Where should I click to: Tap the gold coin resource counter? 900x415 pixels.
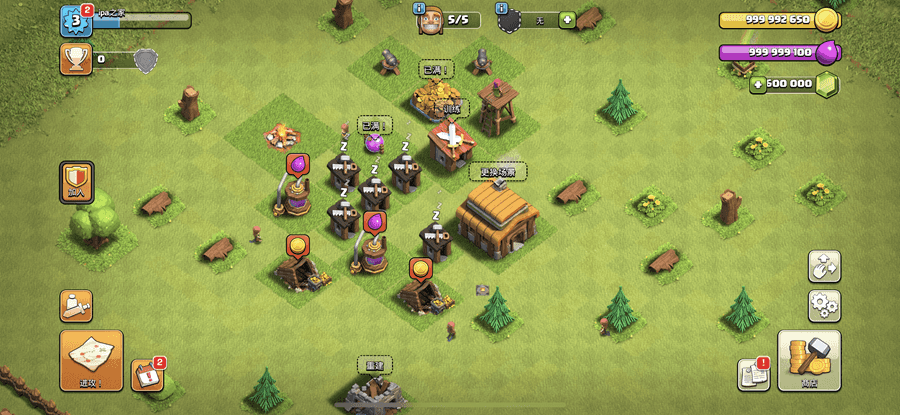(778, 20)
